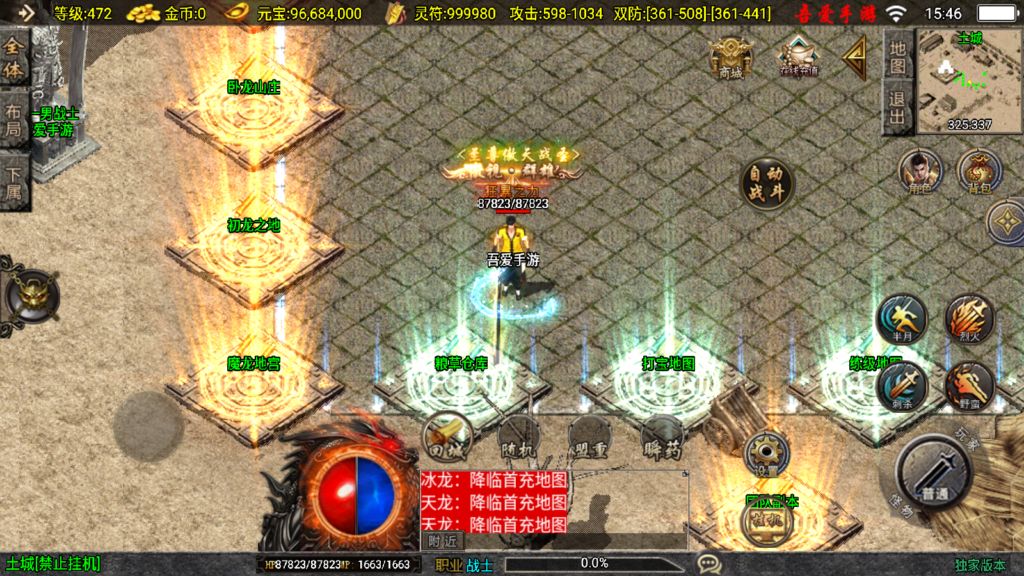Use the 野蛮 savage charge skill
This screenshot has width=1024, height=576.
point(968,386)
